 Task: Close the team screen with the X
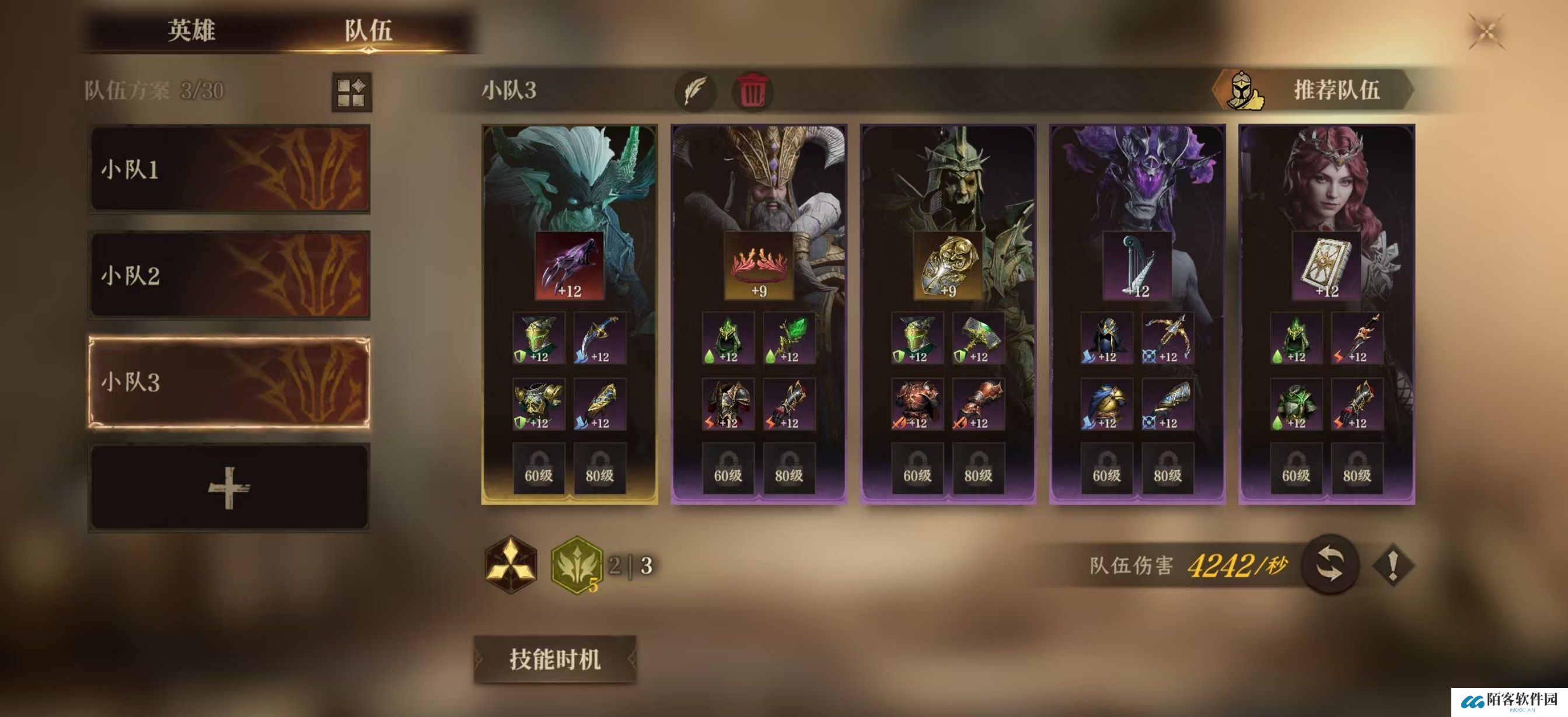pos(1486,32)
